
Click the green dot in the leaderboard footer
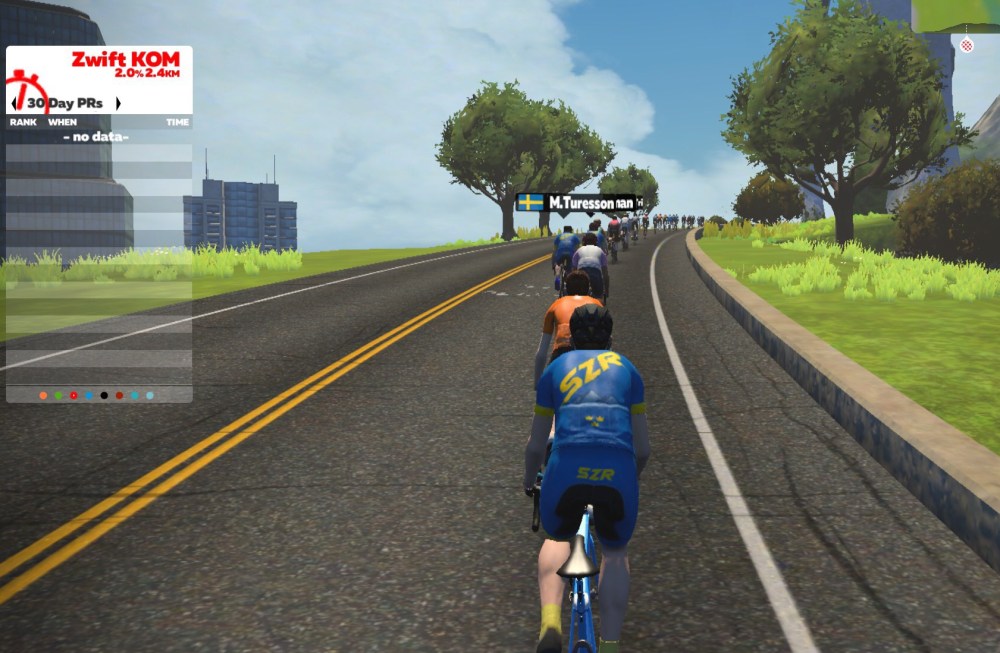click(x=58, y=395)
